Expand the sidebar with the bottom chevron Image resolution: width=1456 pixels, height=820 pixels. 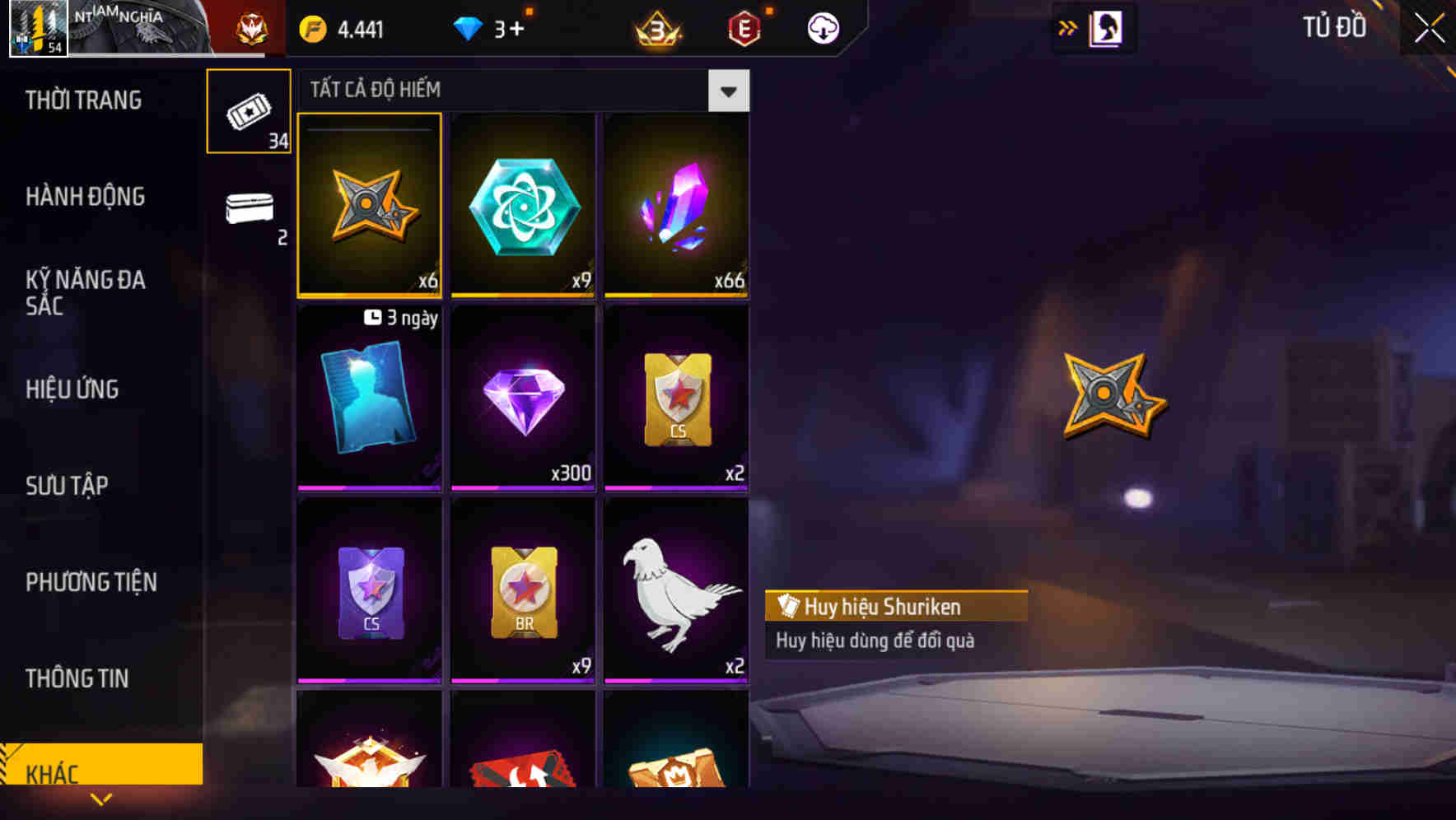point(101,799)
